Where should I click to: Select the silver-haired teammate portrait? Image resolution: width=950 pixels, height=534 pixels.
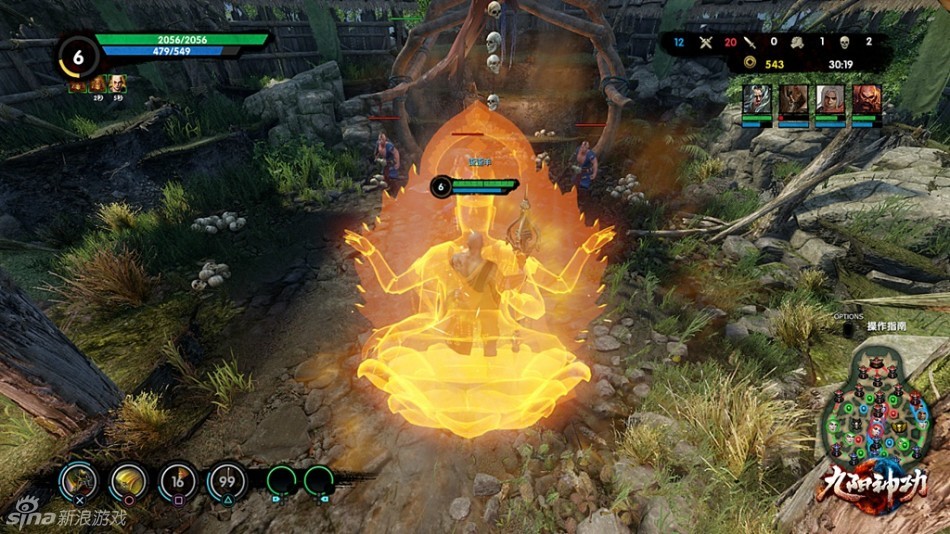(x=757, y=100)
